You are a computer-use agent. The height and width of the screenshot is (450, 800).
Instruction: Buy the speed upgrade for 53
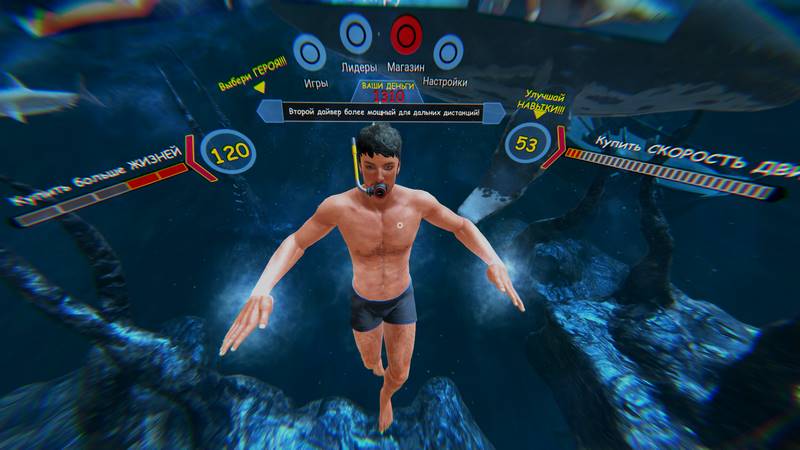tap(527, 144)
